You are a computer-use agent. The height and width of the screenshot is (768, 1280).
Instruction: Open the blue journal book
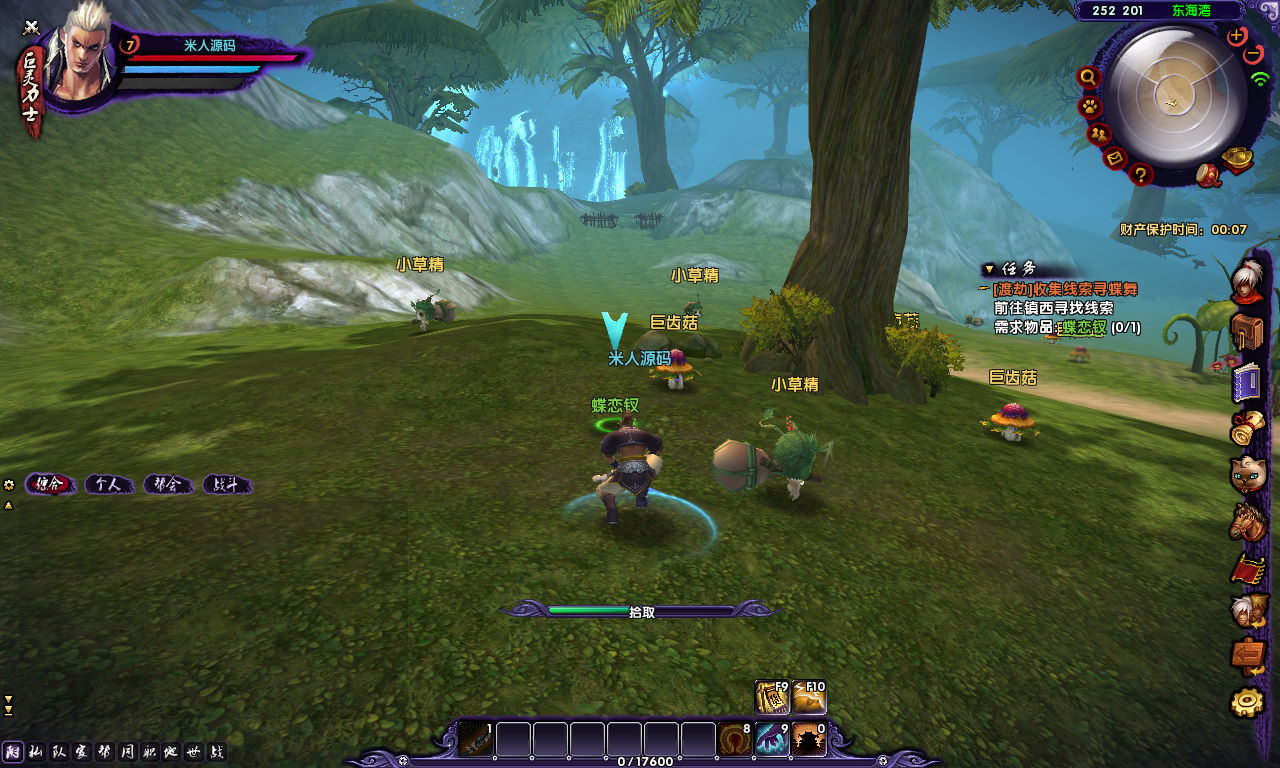click(x=1247, y=382)
